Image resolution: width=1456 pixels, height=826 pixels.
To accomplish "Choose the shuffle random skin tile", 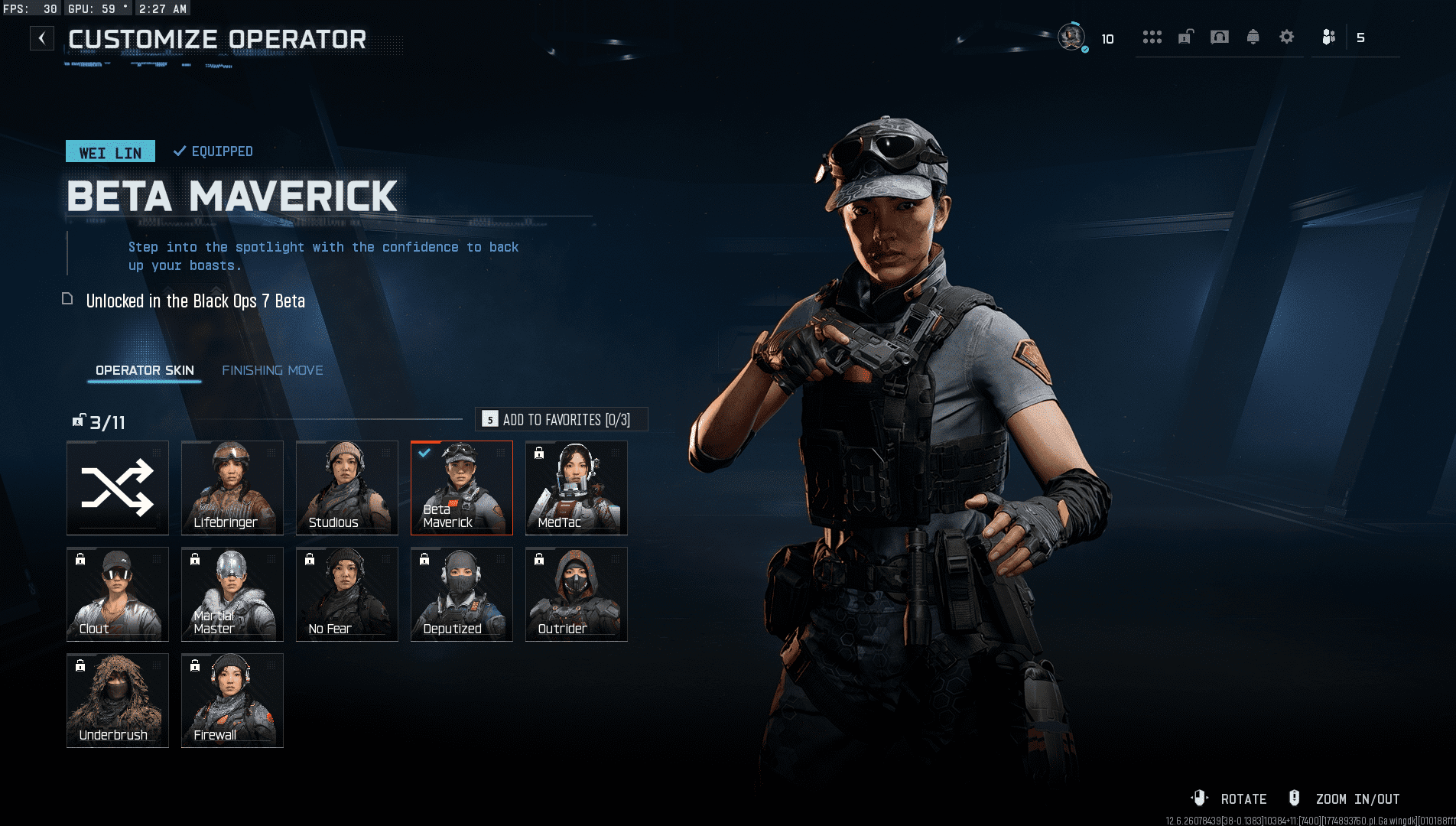I will (118, 488).
